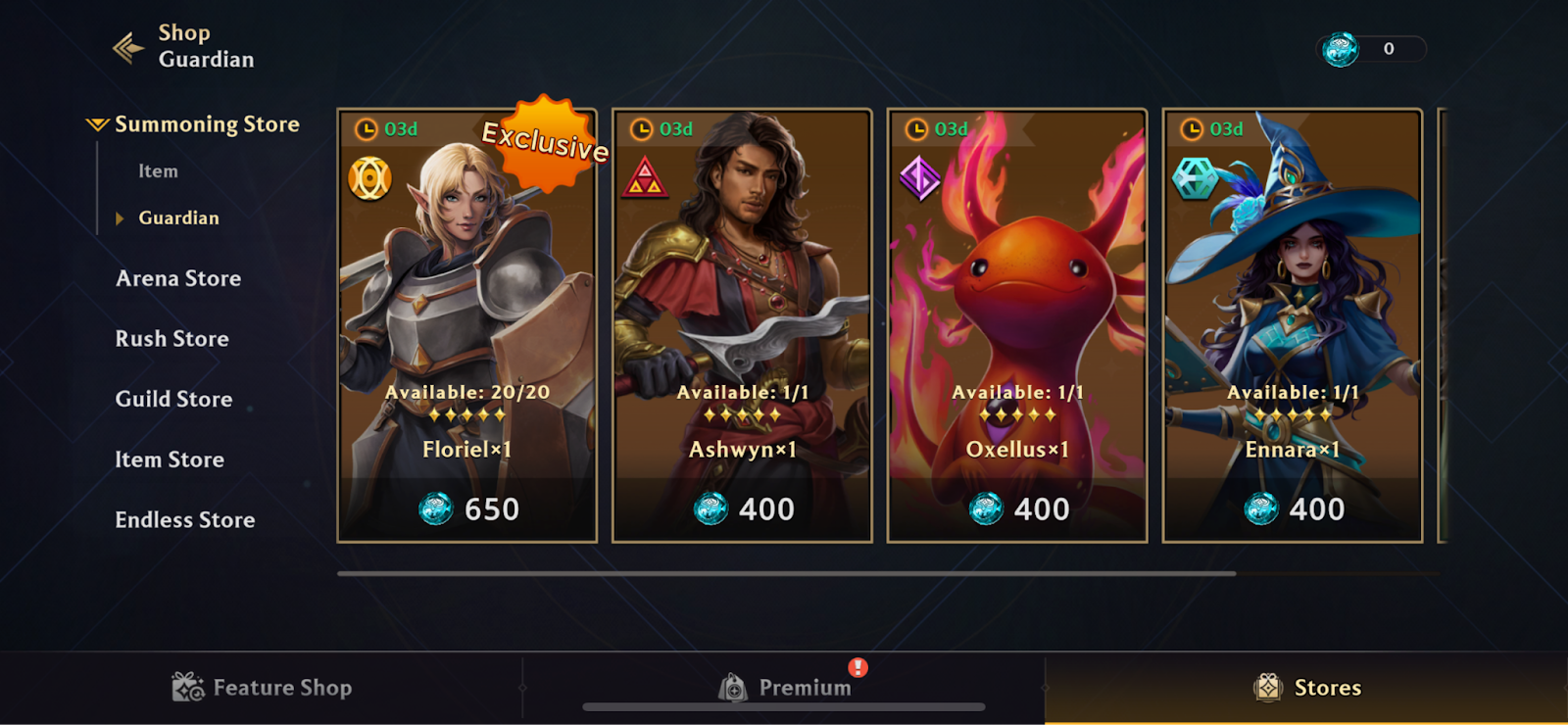Open the Premium tab
The width and height of the screenshot is (1568, 725).
point(784,688)
